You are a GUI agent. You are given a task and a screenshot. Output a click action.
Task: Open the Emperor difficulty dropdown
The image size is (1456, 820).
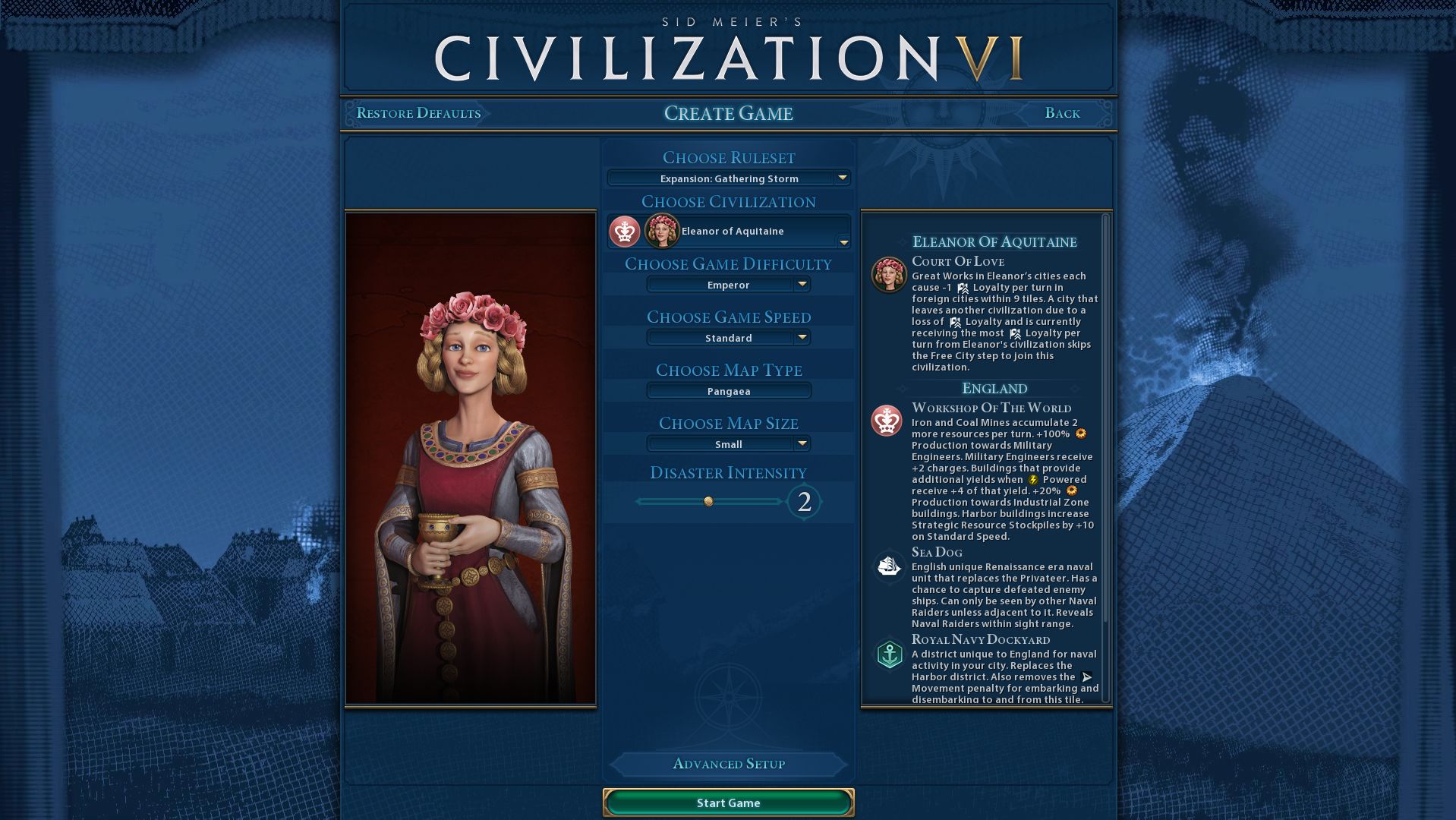729,285
